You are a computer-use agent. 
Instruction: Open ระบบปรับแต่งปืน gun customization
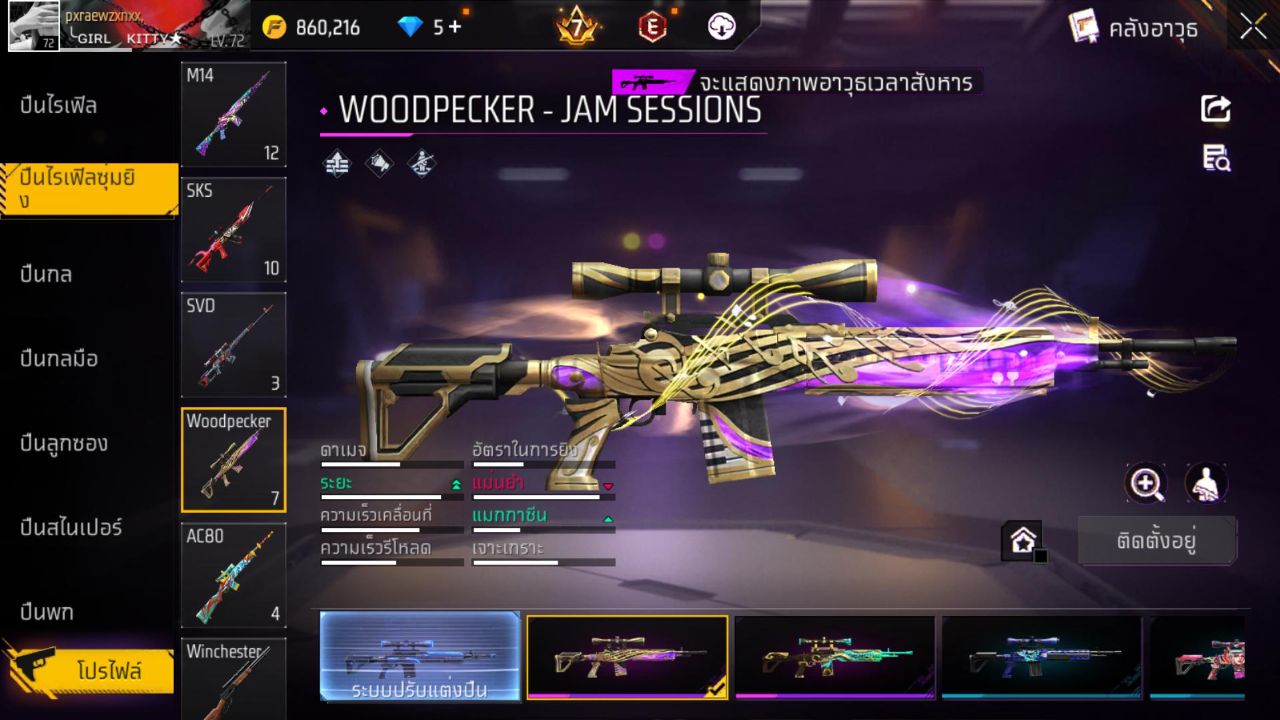(x=418, y=658)
